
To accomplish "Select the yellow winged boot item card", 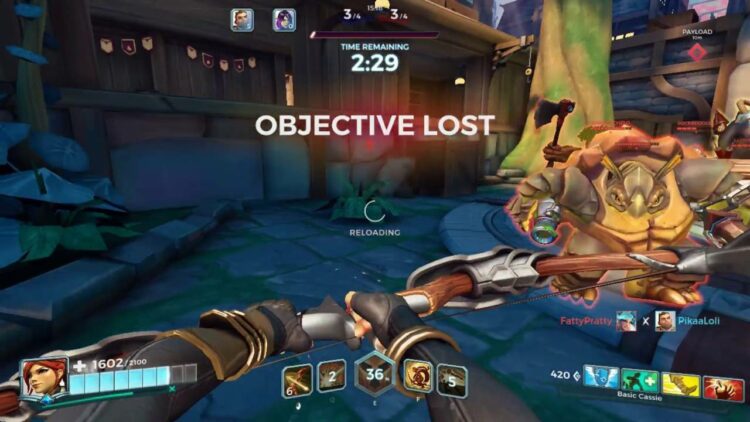I will tap(682, 380).
